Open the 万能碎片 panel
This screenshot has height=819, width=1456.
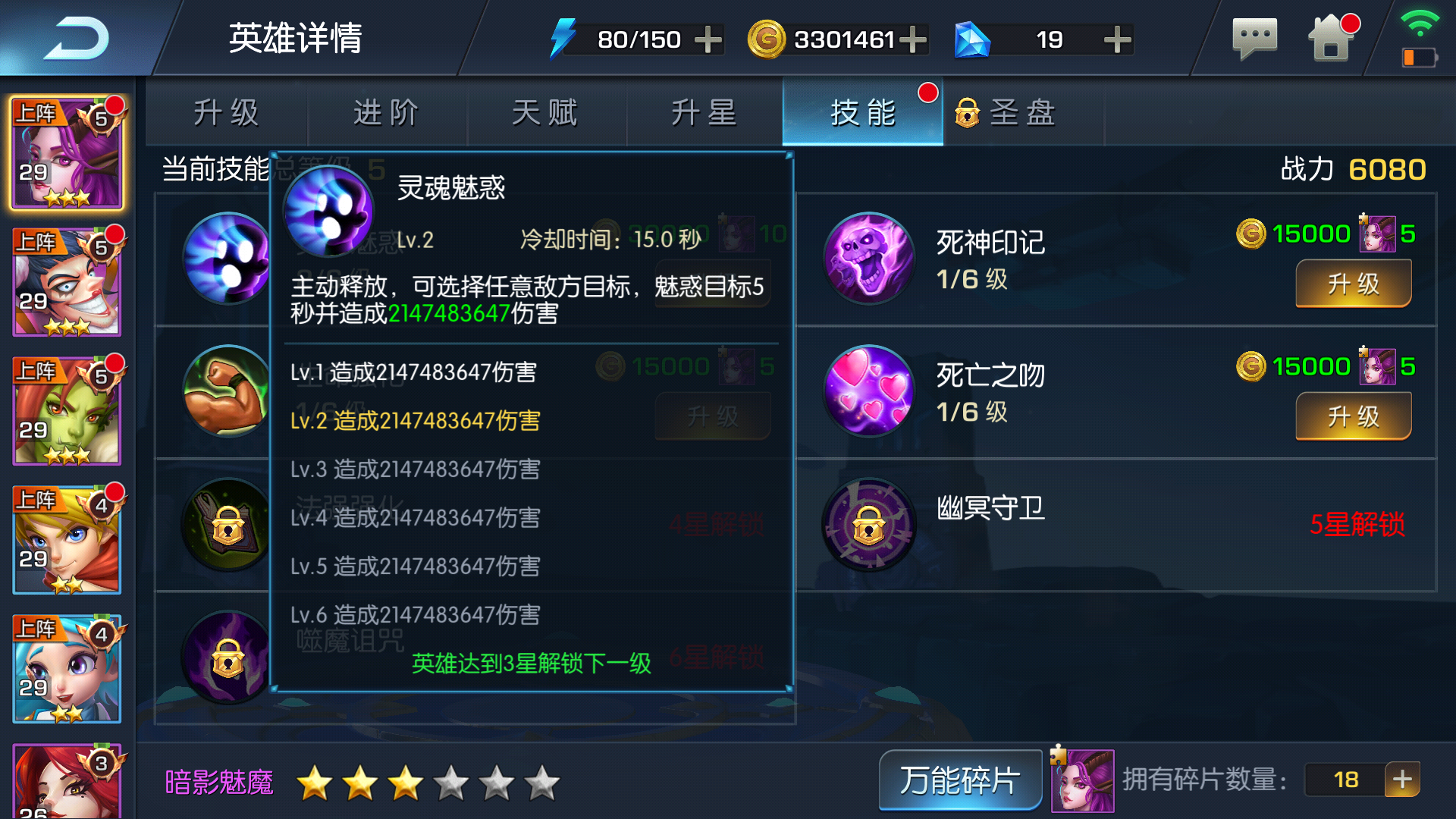pos(959,780)
